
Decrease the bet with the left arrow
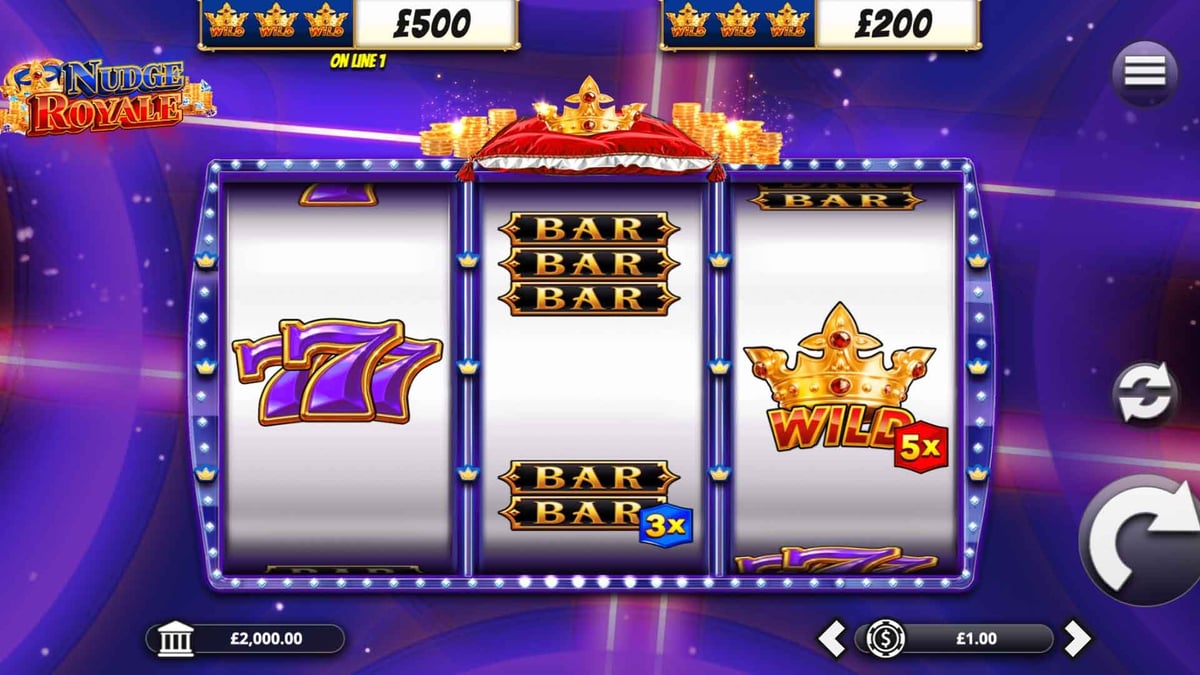832,638
